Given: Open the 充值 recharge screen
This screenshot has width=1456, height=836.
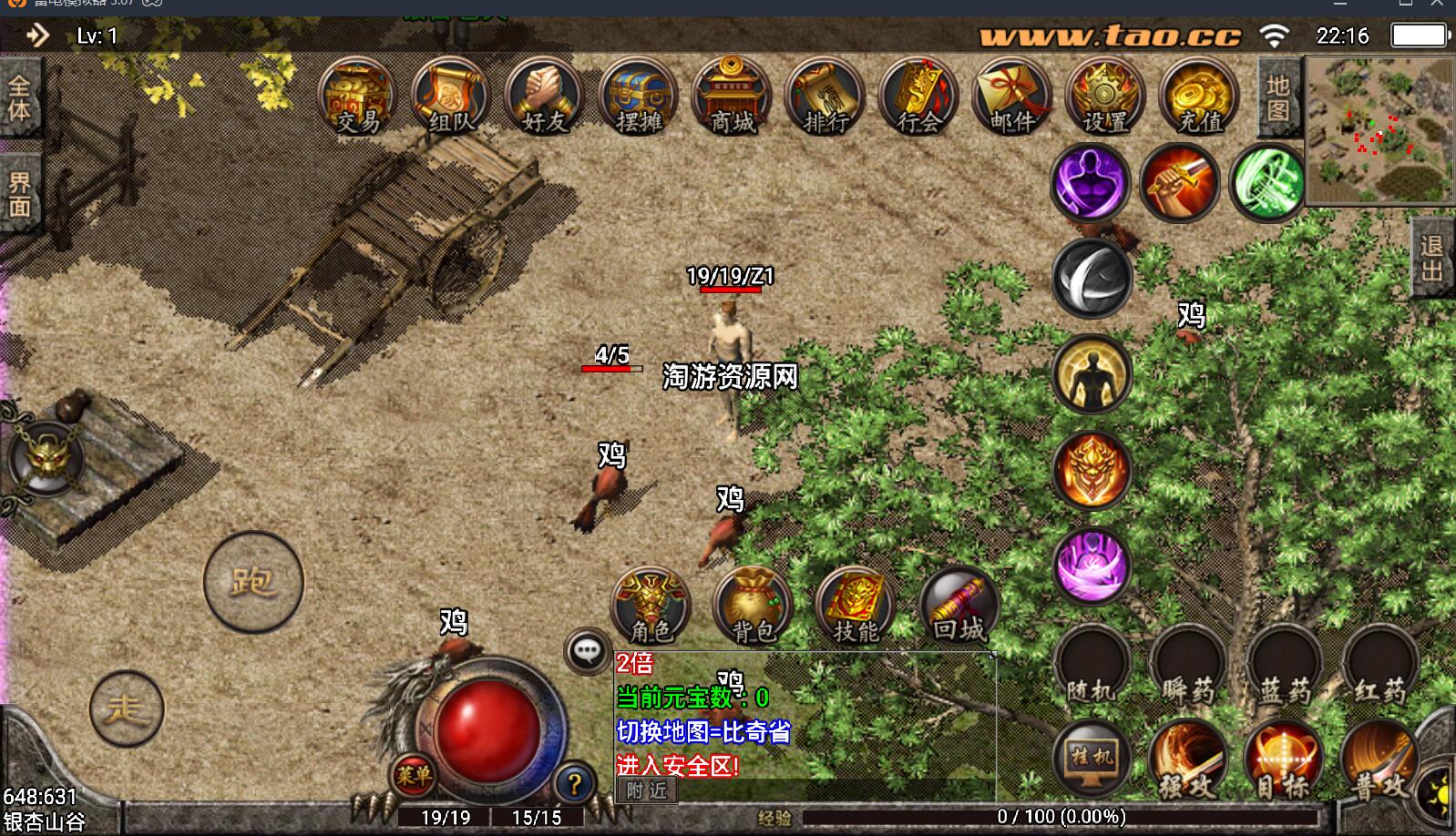Looking at the screenshot, I should click(1199, 97).
